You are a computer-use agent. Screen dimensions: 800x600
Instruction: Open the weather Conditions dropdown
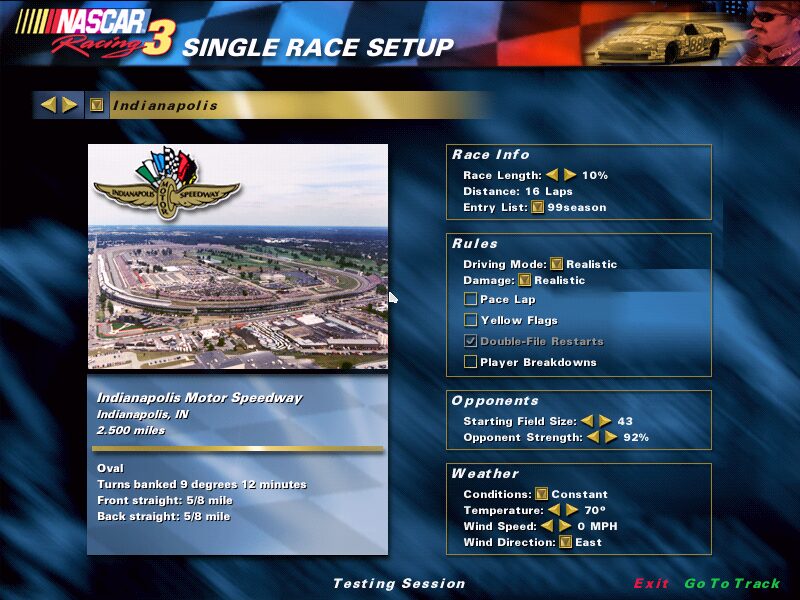(x=541, y=494)
